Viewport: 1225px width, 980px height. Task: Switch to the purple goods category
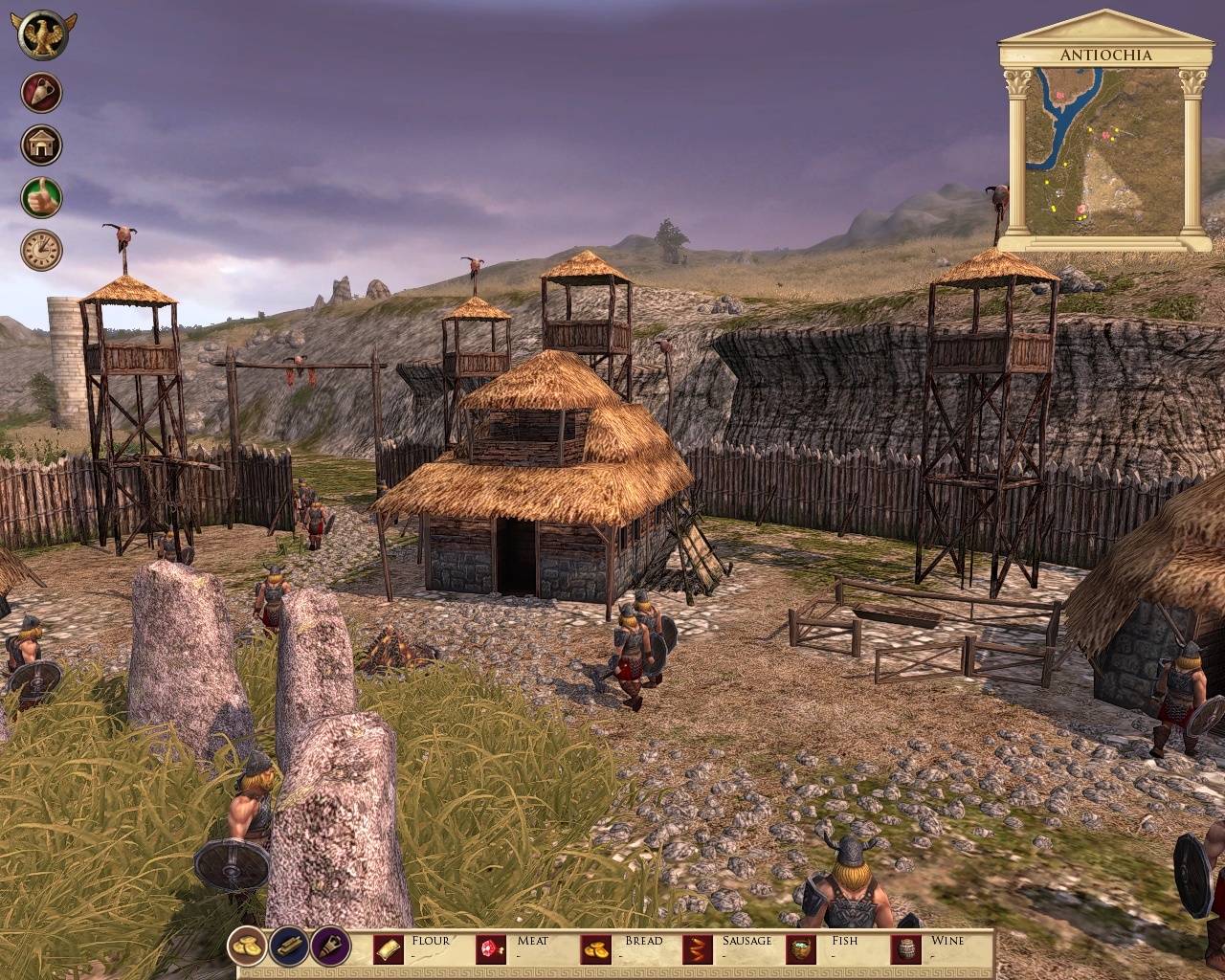tap(329, 947)
